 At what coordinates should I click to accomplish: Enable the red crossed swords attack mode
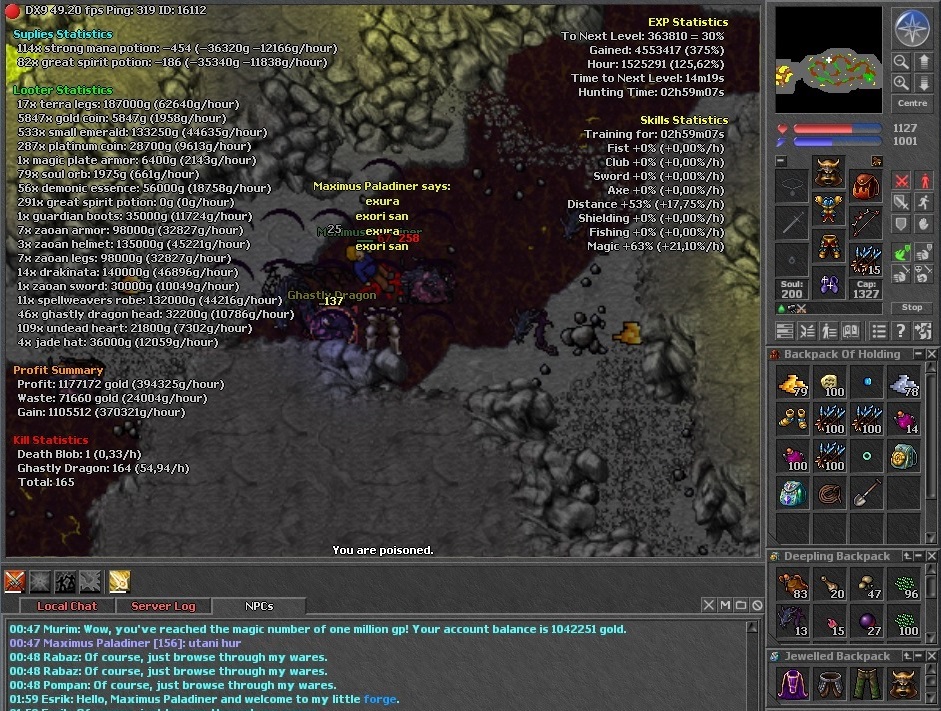901,181
